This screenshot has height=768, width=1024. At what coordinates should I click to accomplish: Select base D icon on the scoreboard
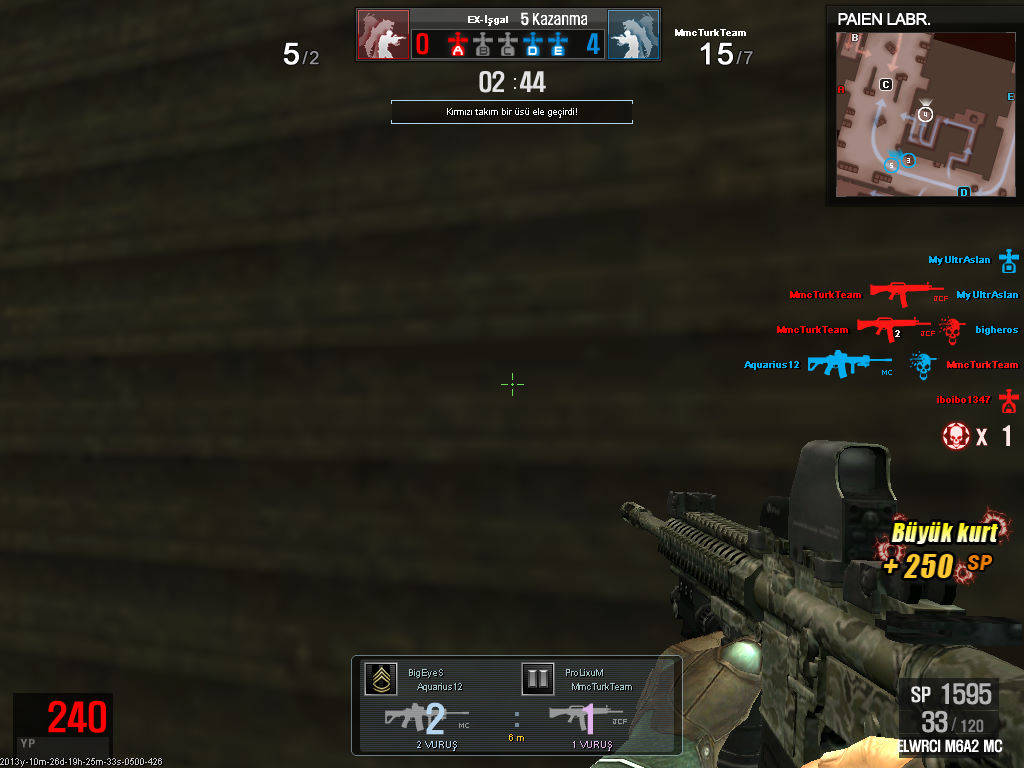(533, 44)
